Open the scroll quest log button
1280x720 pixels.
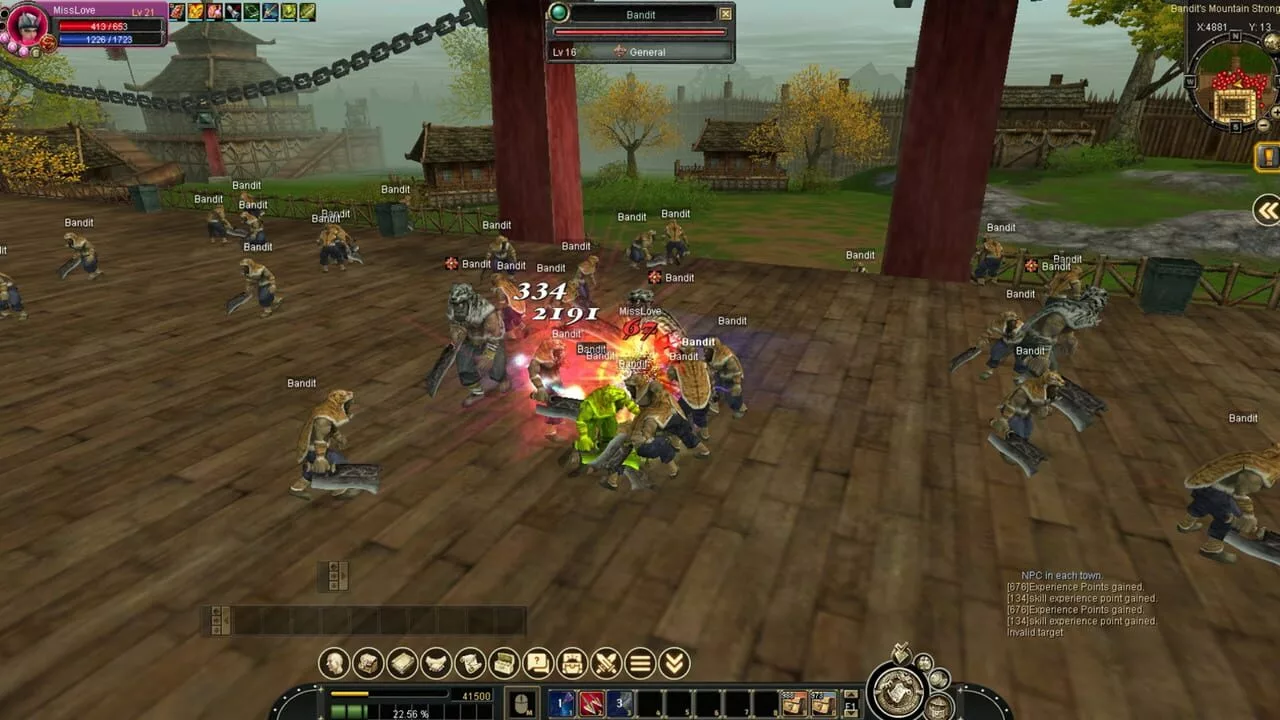click(470, 663)
